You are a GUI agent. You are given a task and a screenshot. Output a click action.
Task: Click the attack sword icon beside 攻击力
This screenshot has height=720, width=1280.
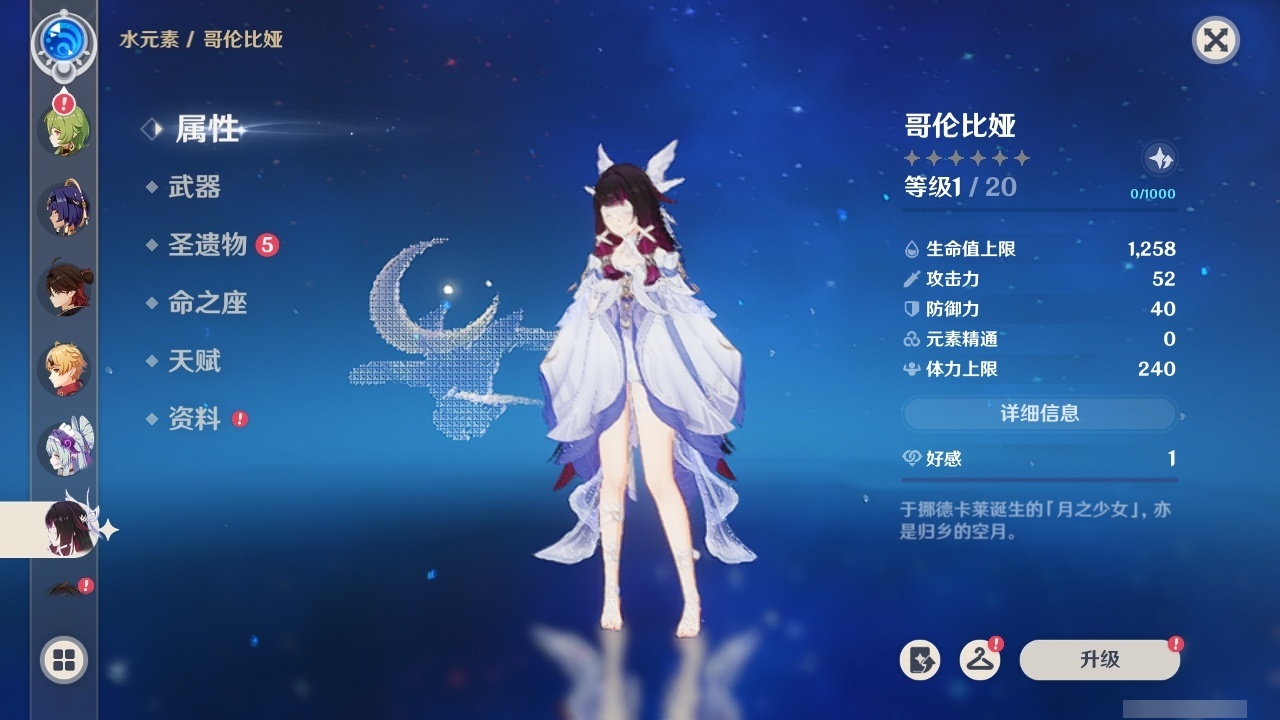(911, 279)
